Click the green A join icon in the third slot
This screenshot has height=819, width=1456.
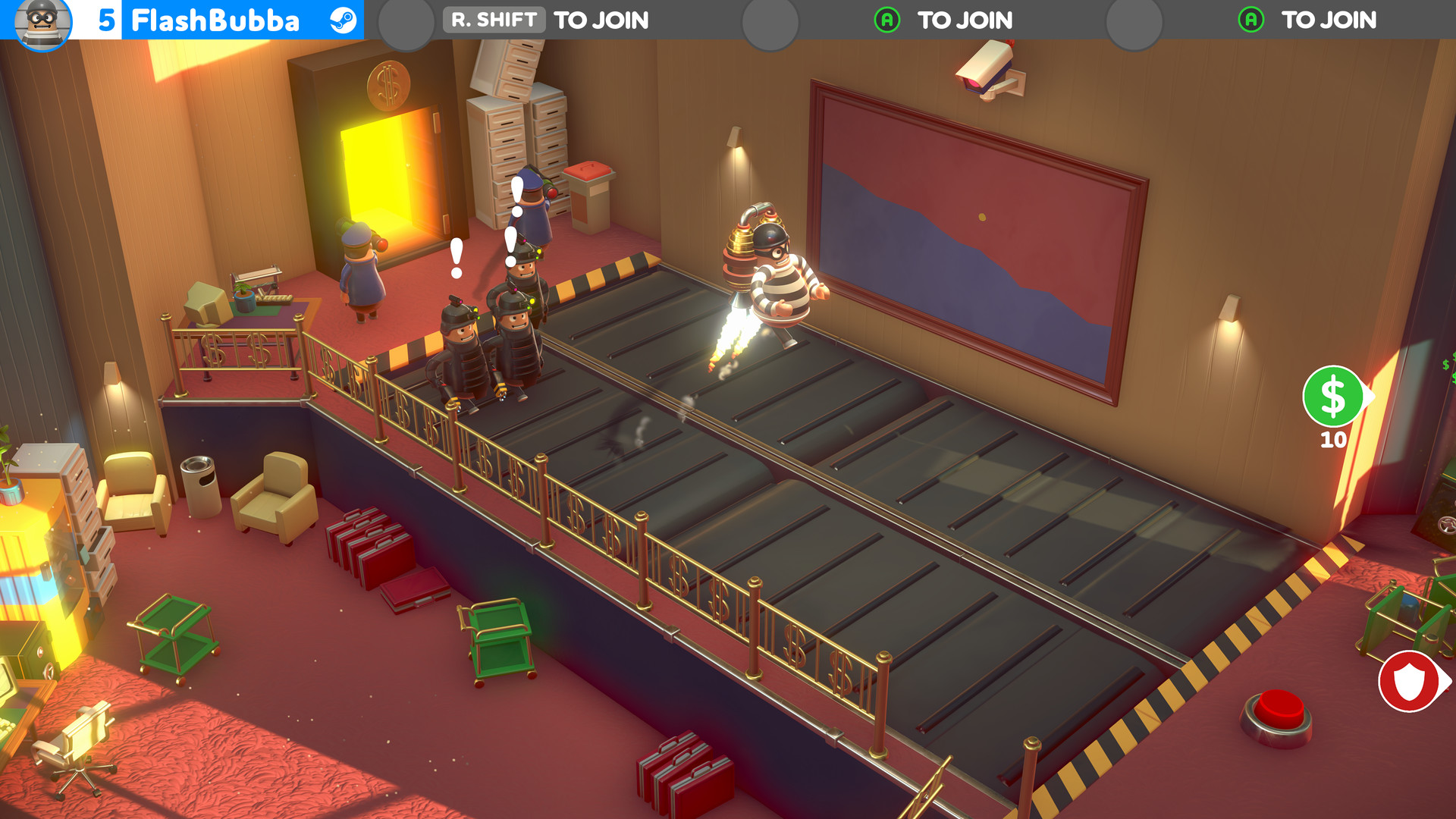click(886, 18)
